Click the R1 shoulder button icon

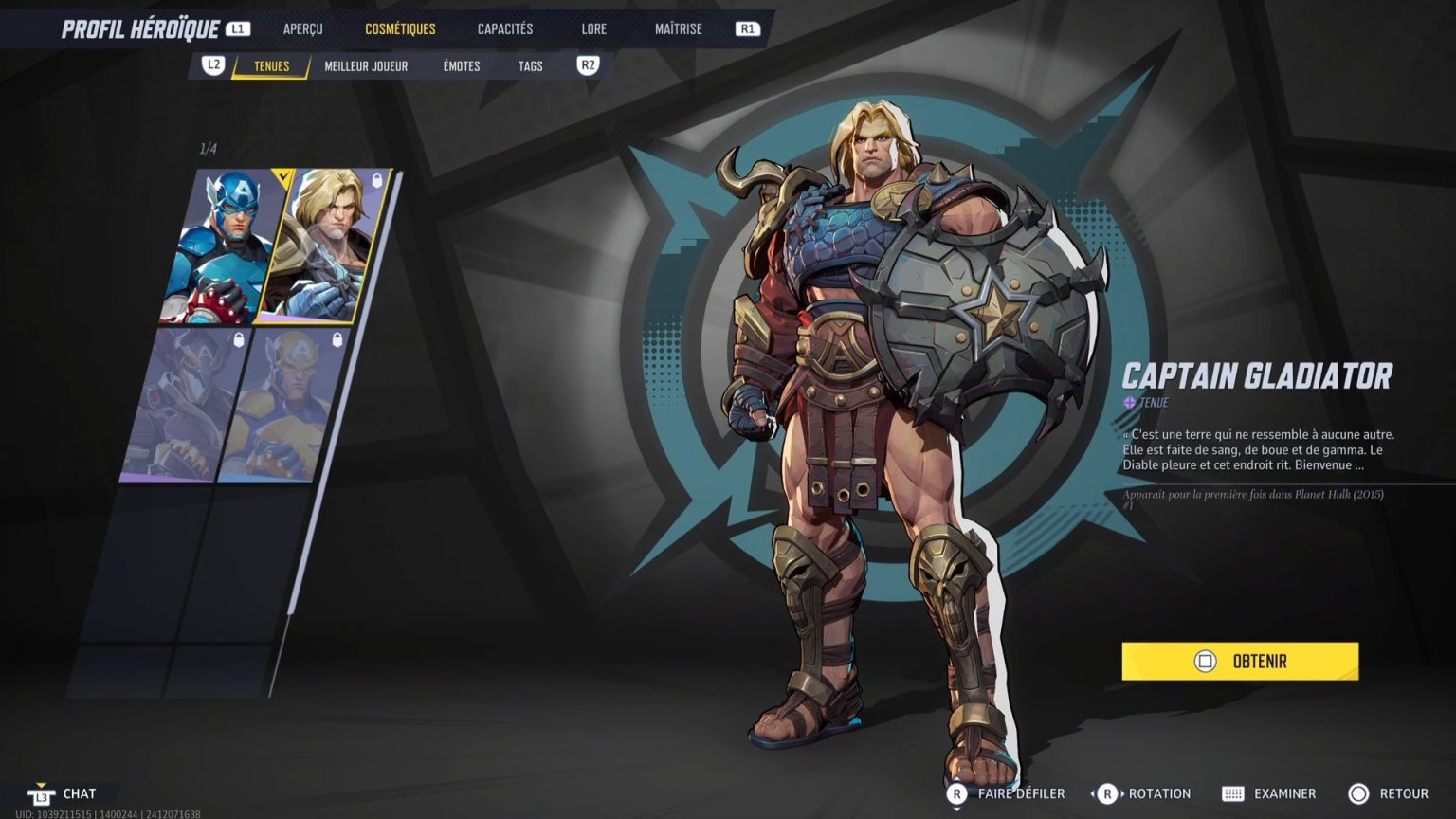pyautogui.click(x=747, y=27)
